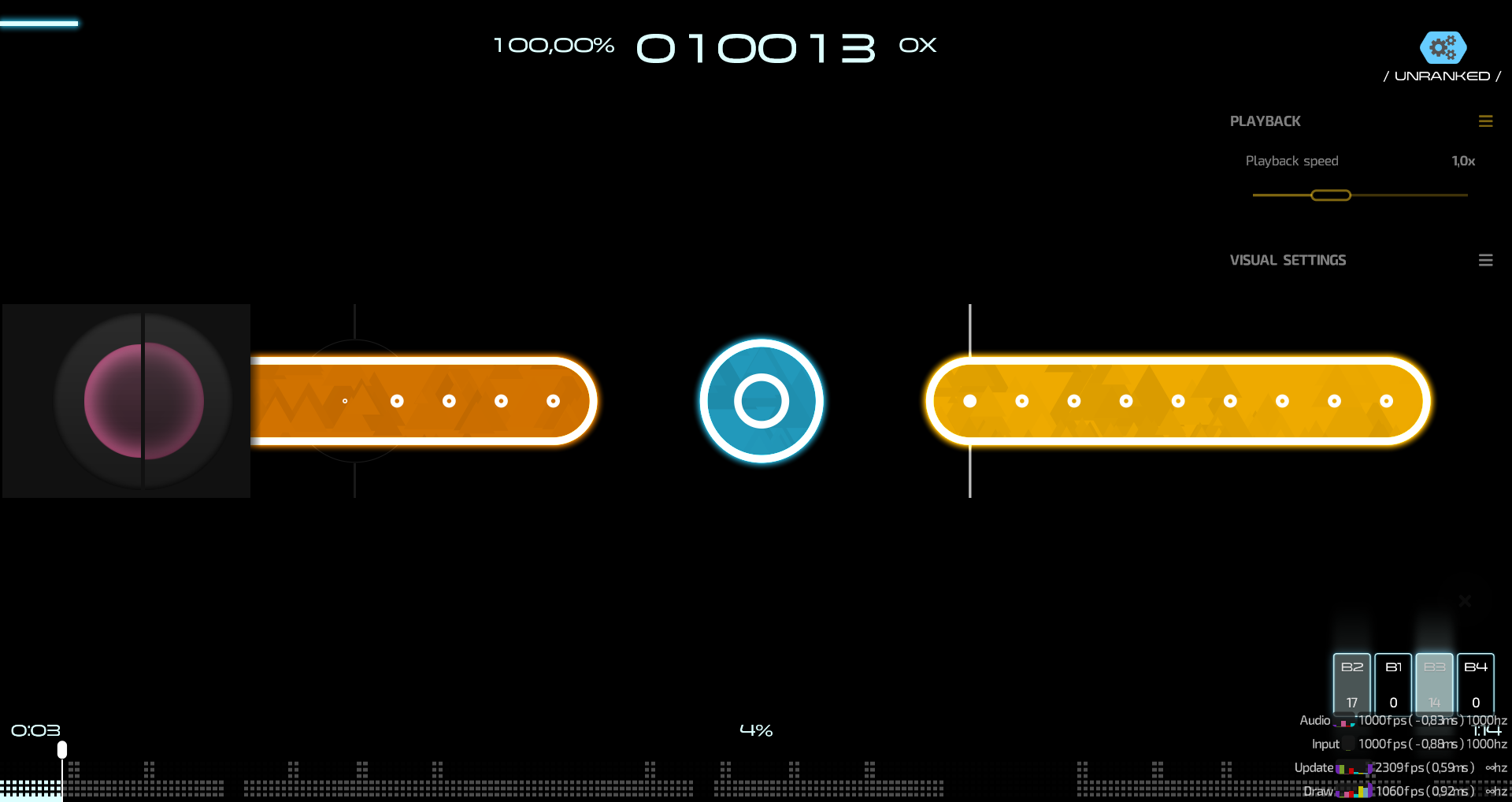The height and width of the screenshot is (802, 1512).
Task: Adjust the Playback speed slider handle
Action: (1330, 195)
